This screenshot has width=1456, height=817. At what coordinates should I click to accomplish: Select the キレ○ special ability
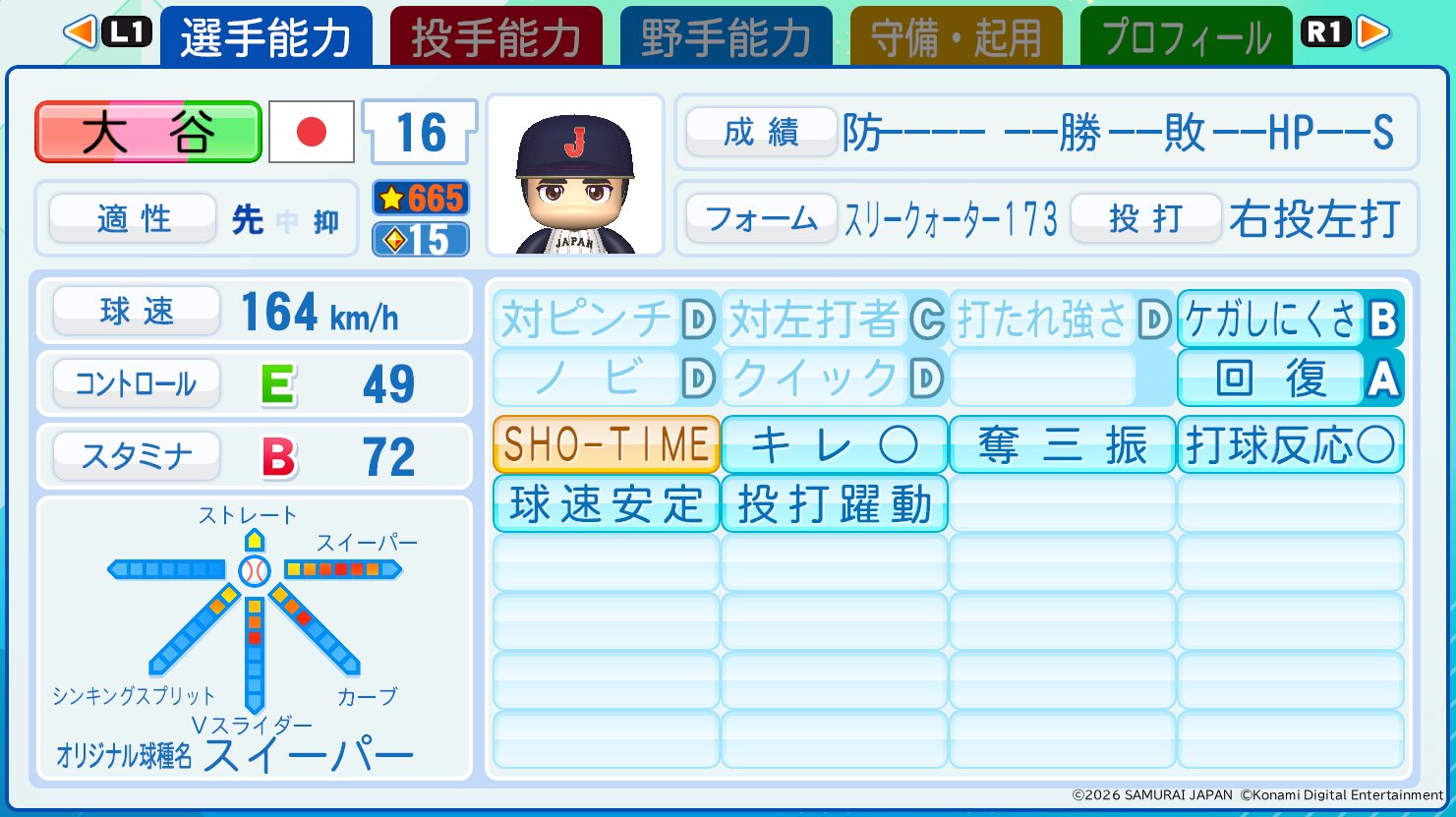(x=834, y=444)
